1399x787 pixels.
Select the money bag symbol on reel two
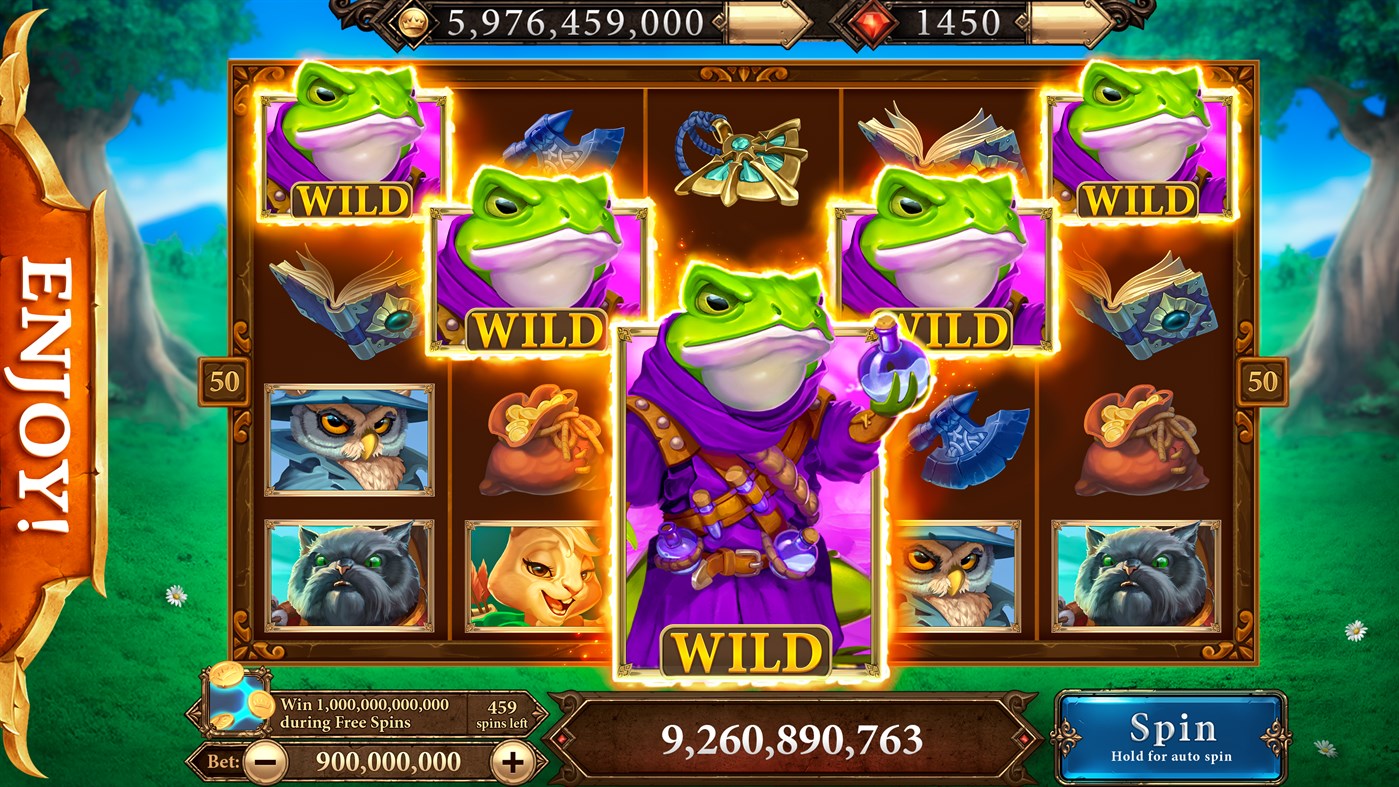[x=540, y=445]
